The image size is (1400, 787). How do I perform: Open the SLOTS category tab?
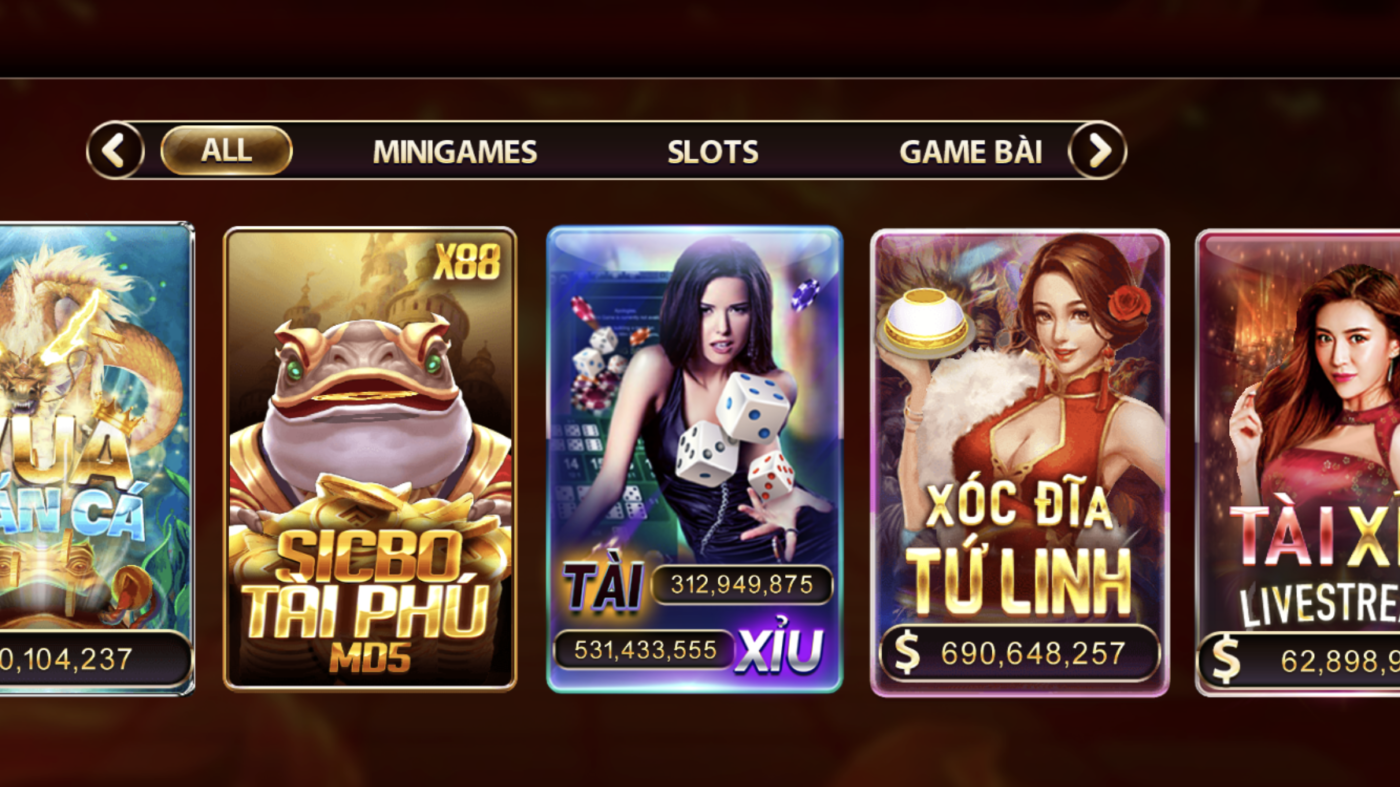(713, 152)
